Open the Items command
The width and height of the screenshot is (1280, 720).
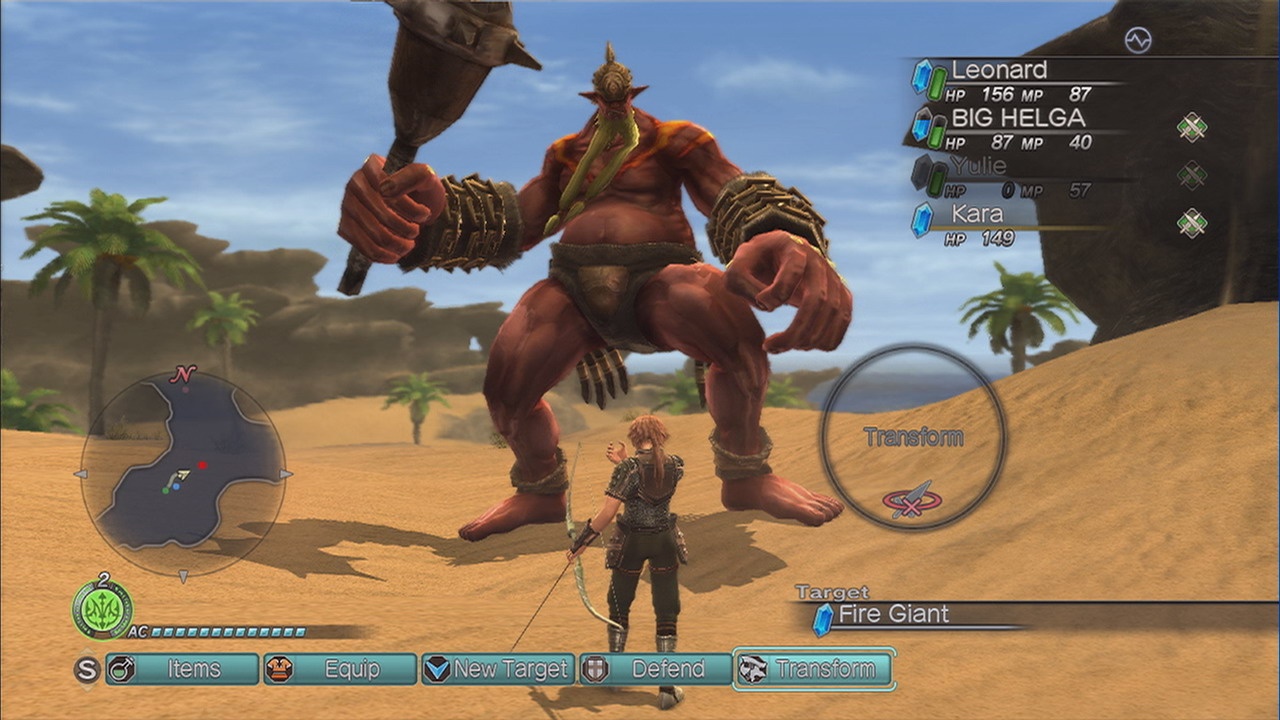182,669
